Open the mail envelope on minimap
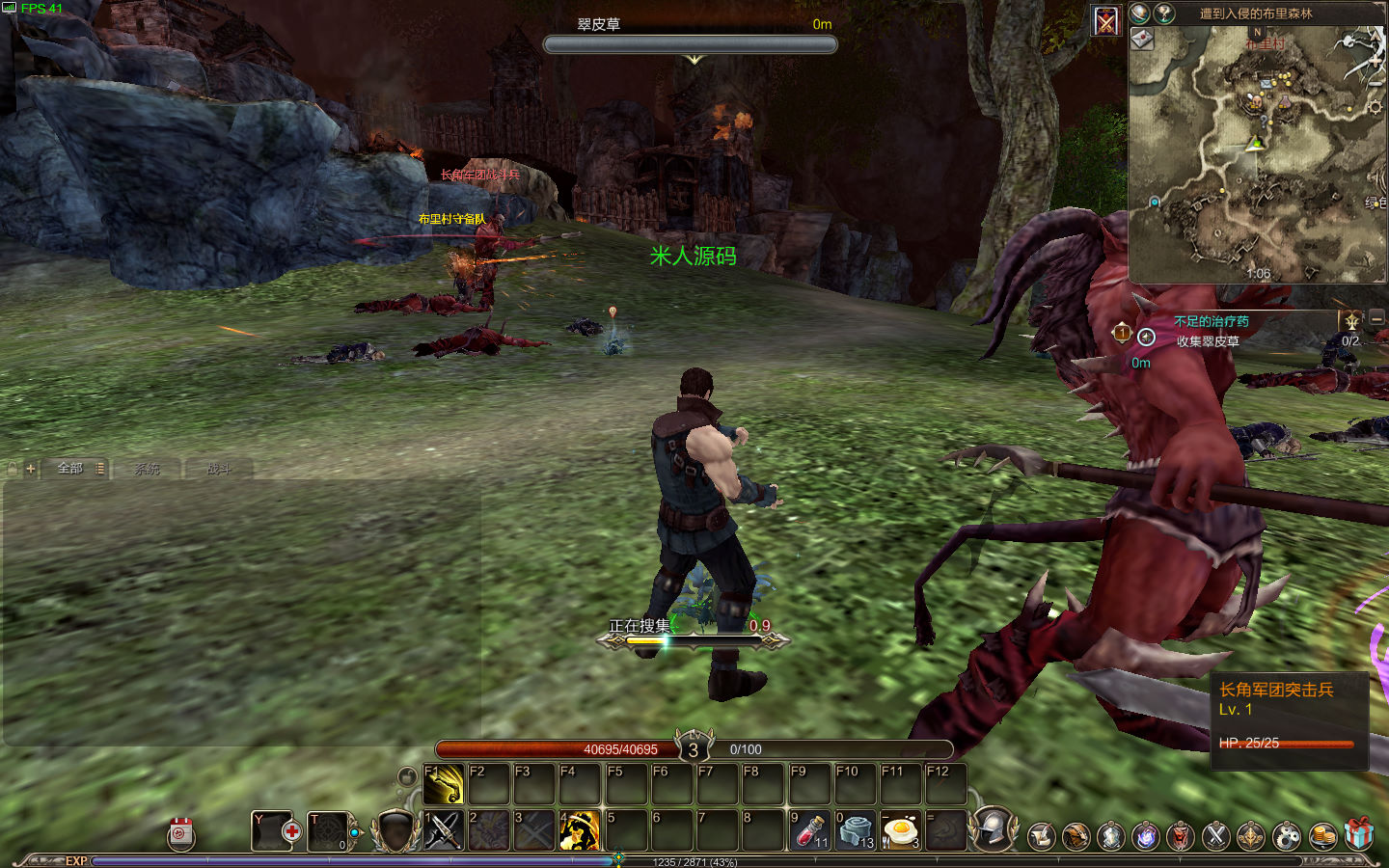This screenshot has height=868, width=1389. coord(1142,39)
